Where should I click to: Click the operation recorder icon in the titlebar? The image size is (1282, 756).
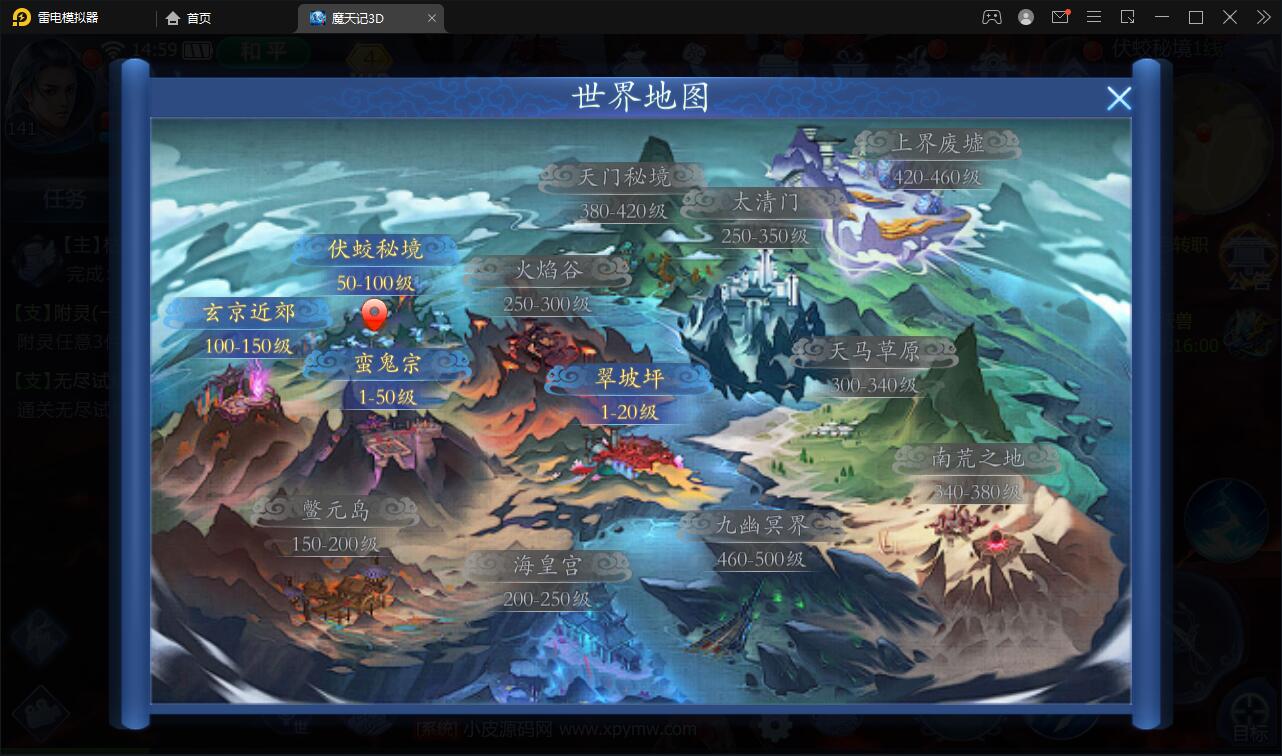pyautogui.click(x=1128, y=17)
